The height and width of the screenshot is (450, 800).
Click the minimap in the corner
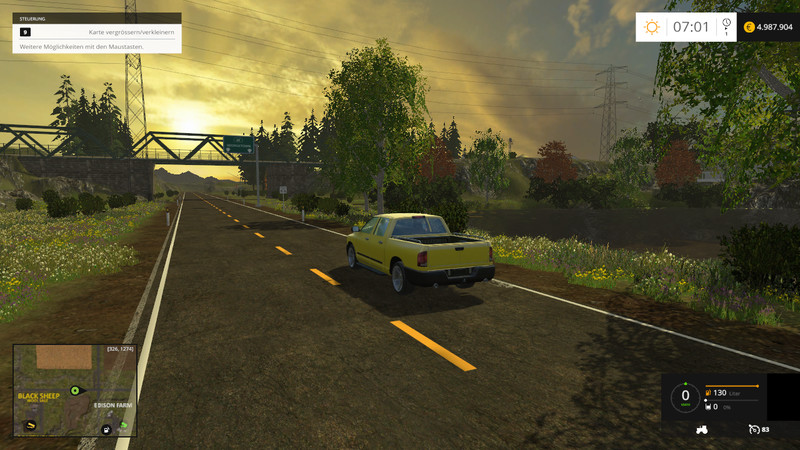(75, 390)
